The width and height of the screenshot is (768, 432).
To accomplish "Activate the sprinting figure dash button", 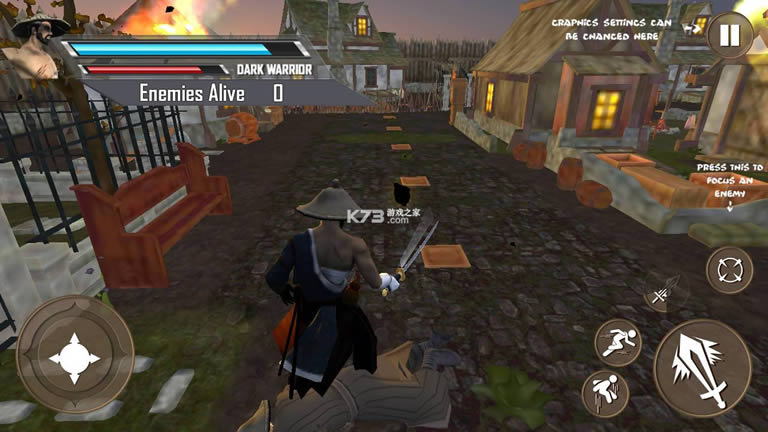I will click(x=617, y=341).
